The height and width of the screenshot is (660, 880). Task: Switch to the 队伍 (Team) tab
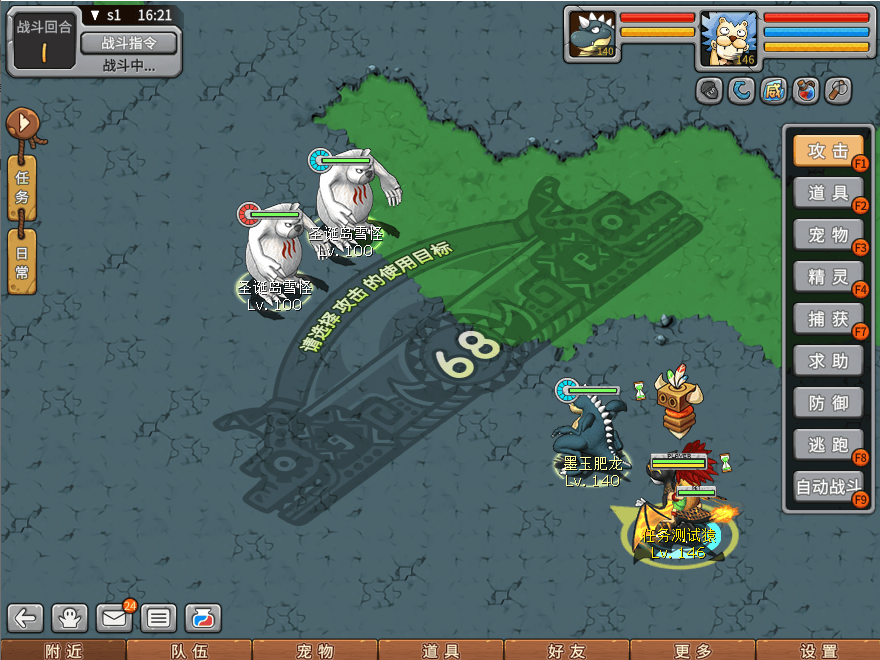click(189, 651)
